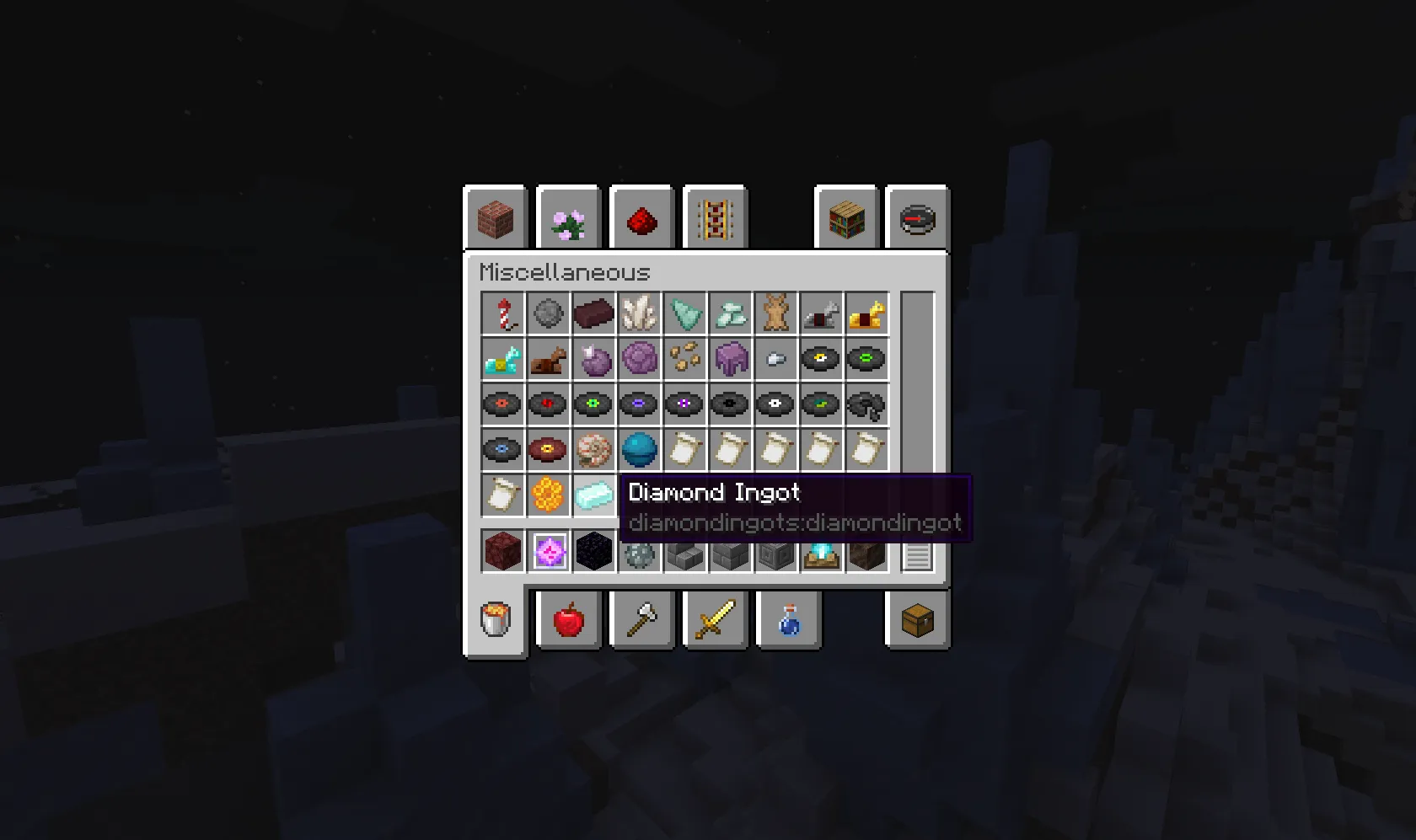1416x840 pixels.
Task: Select the end crystal item
Action: [548, 554]
